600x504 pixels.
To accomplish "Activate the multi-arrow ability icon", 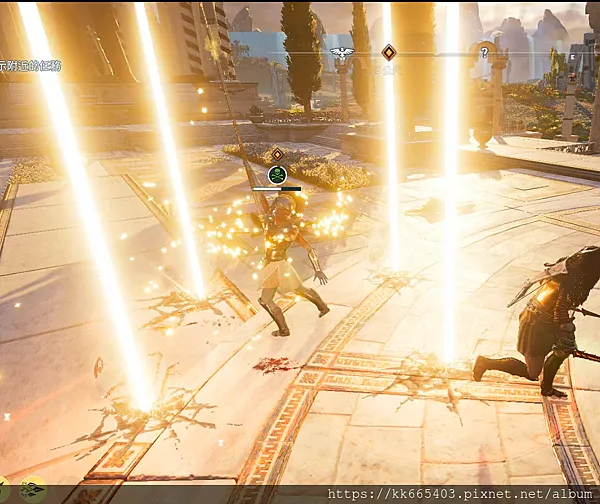I will pyautogui.click(x=32, y=490).
